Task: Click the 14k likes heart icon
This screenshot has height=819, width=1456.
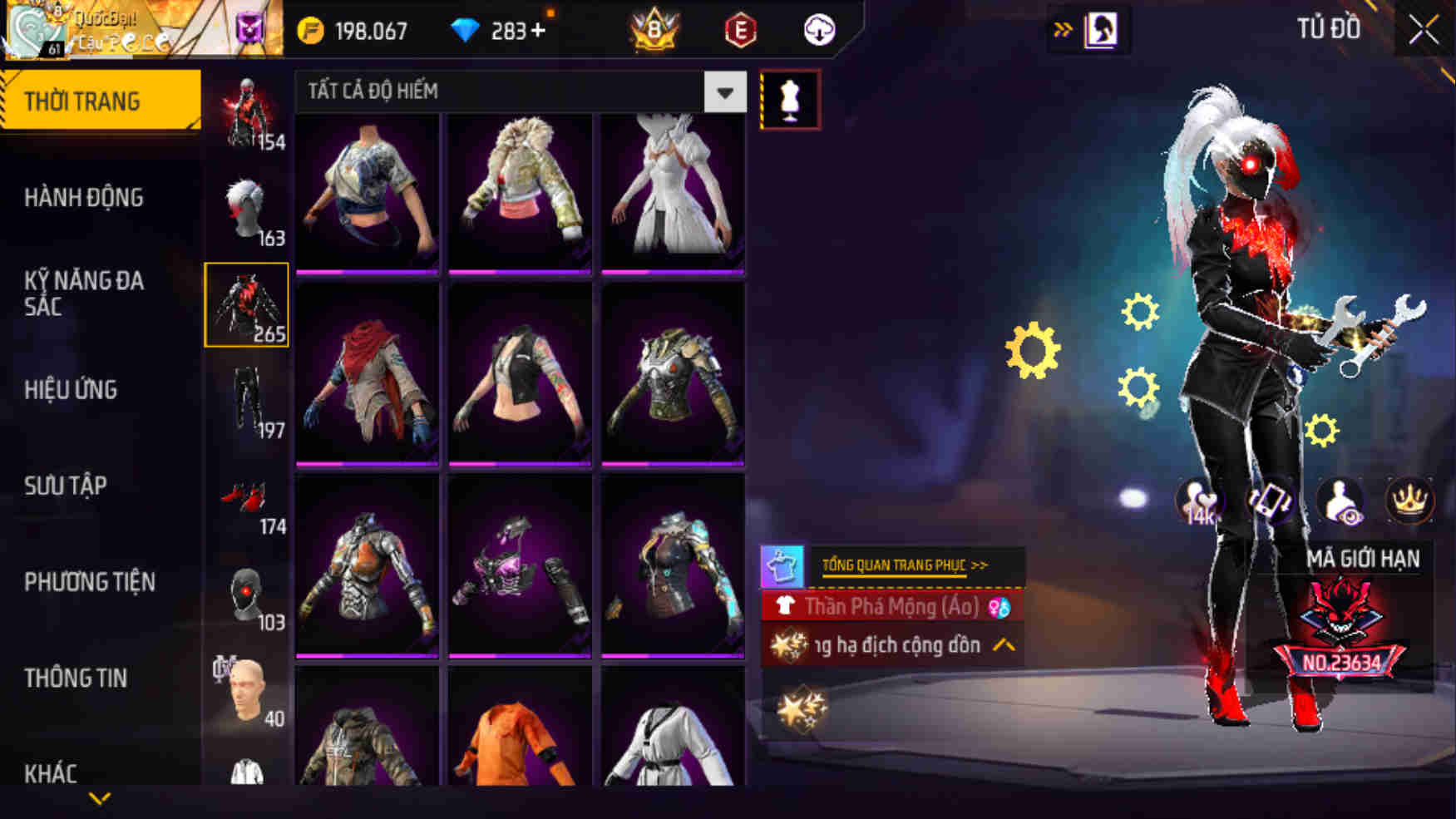Action: click(x=1200, y=500)
